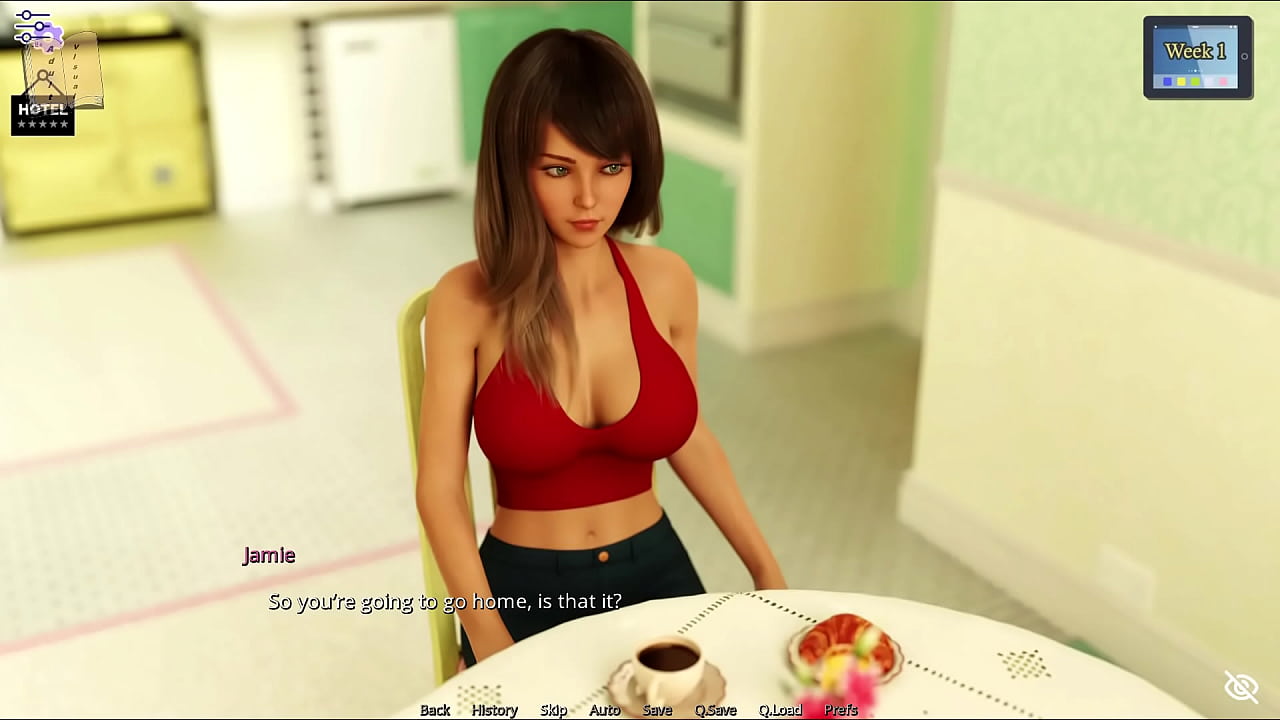The width and height of the screenshot is (1280, 720).
Task: Open the Save game screen
Action: pos(657,710)
